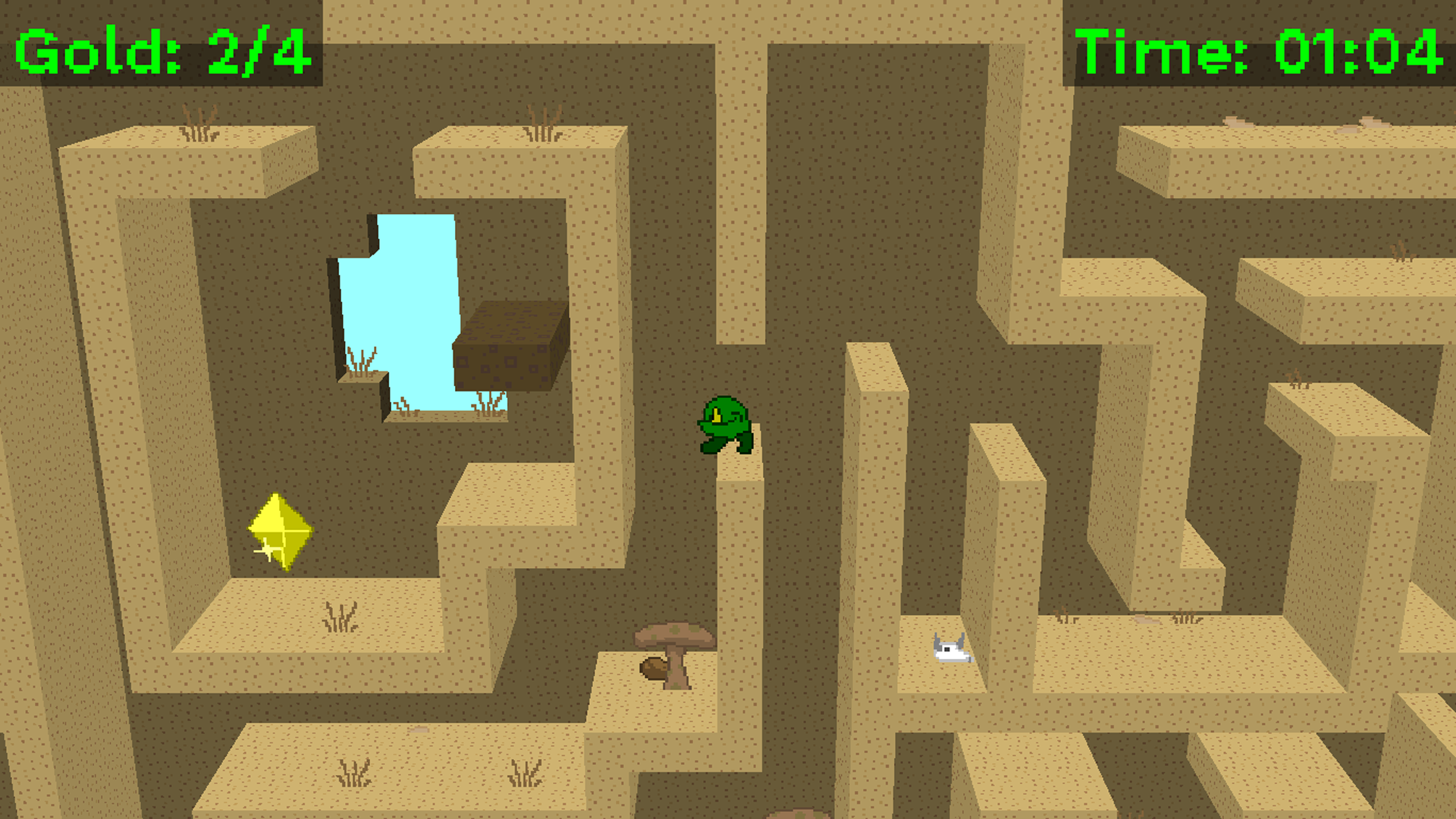This screenshot has width=1456, height=819.
Task: Click the grass tuft on the bottom platform
Action: pyautogui.click(x=354, y=773)
